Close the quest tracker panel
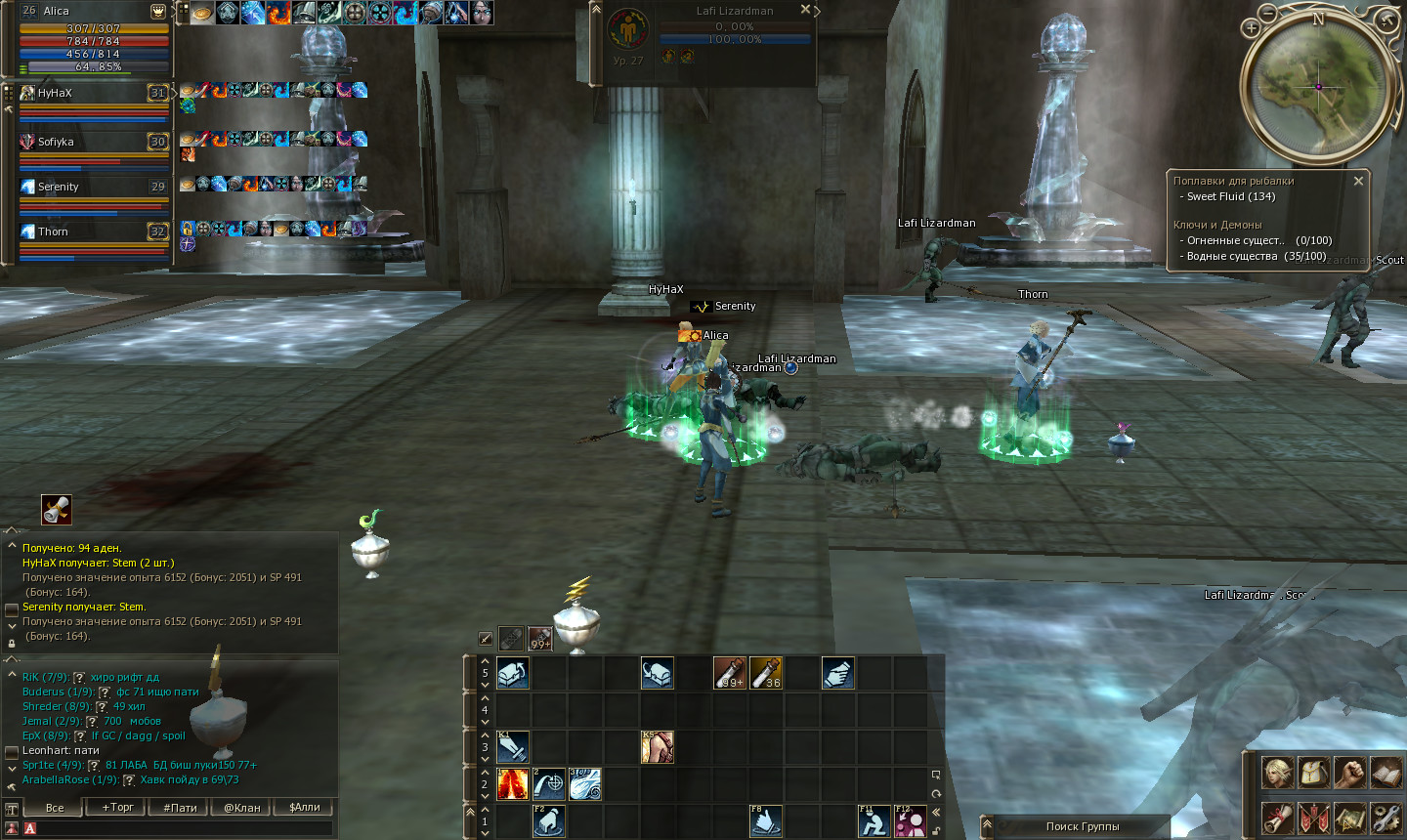The image size is (1407, 840). coord(1358,181)
